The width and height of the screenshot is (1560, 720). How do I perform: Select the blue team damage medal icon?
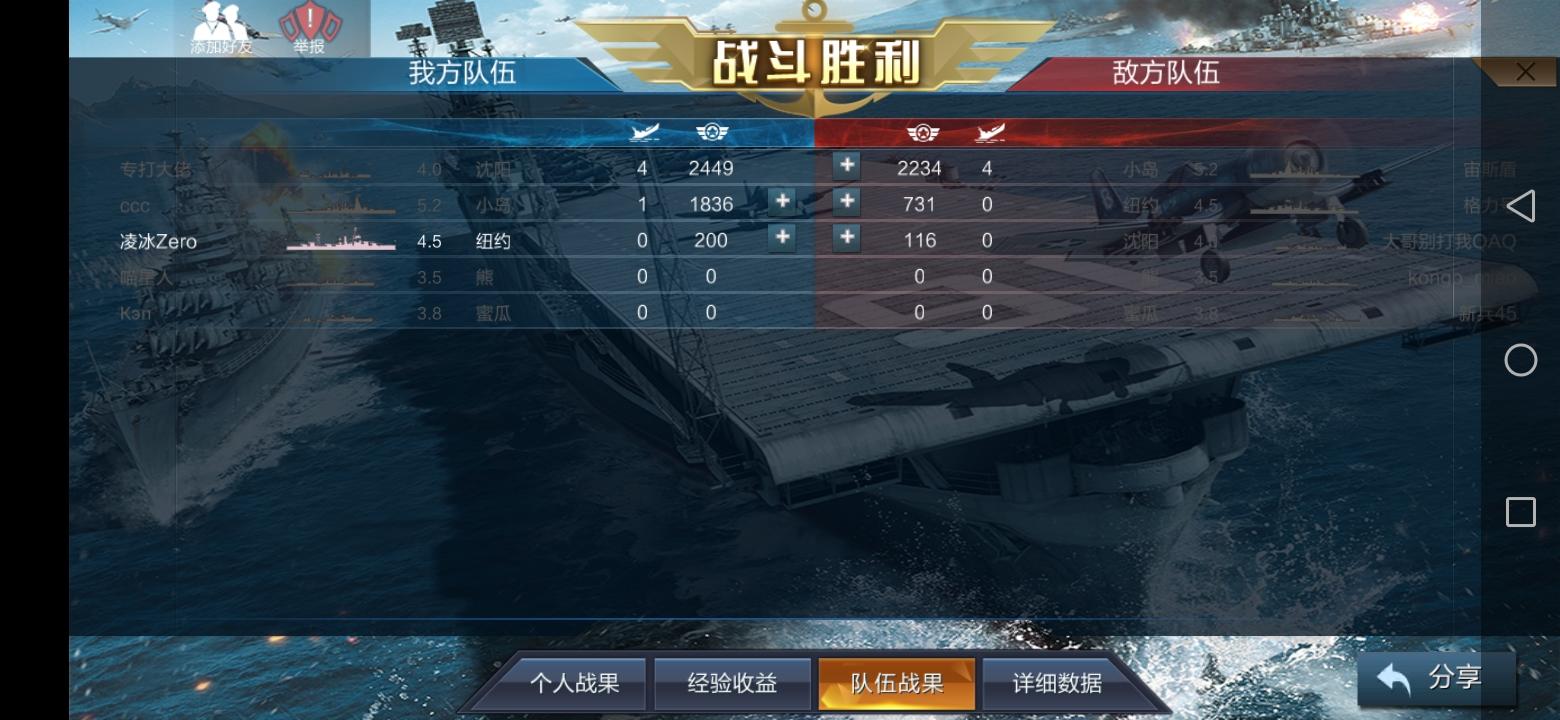711,132
